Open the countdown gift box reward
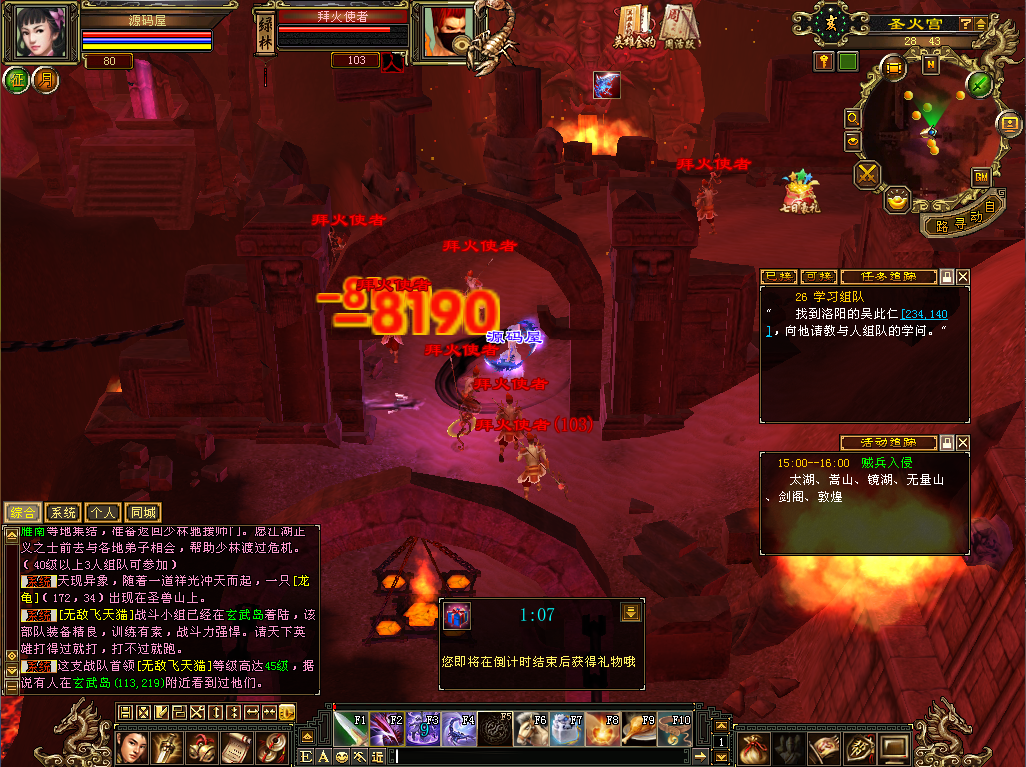 455,615
